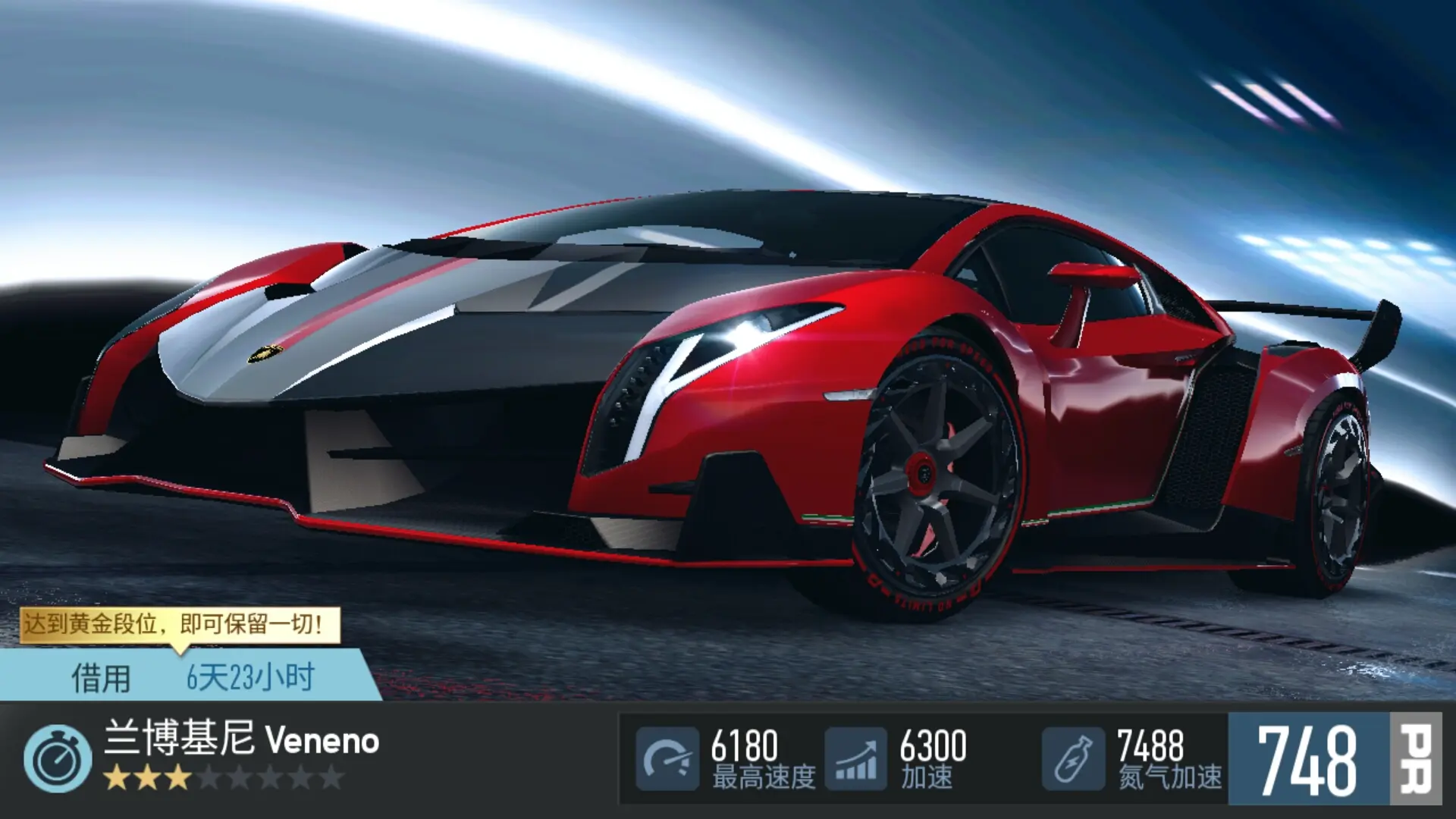Viewport: 1456px width, 819px height.
Task: Click the top speed speedometer icon
Action: 667,759
